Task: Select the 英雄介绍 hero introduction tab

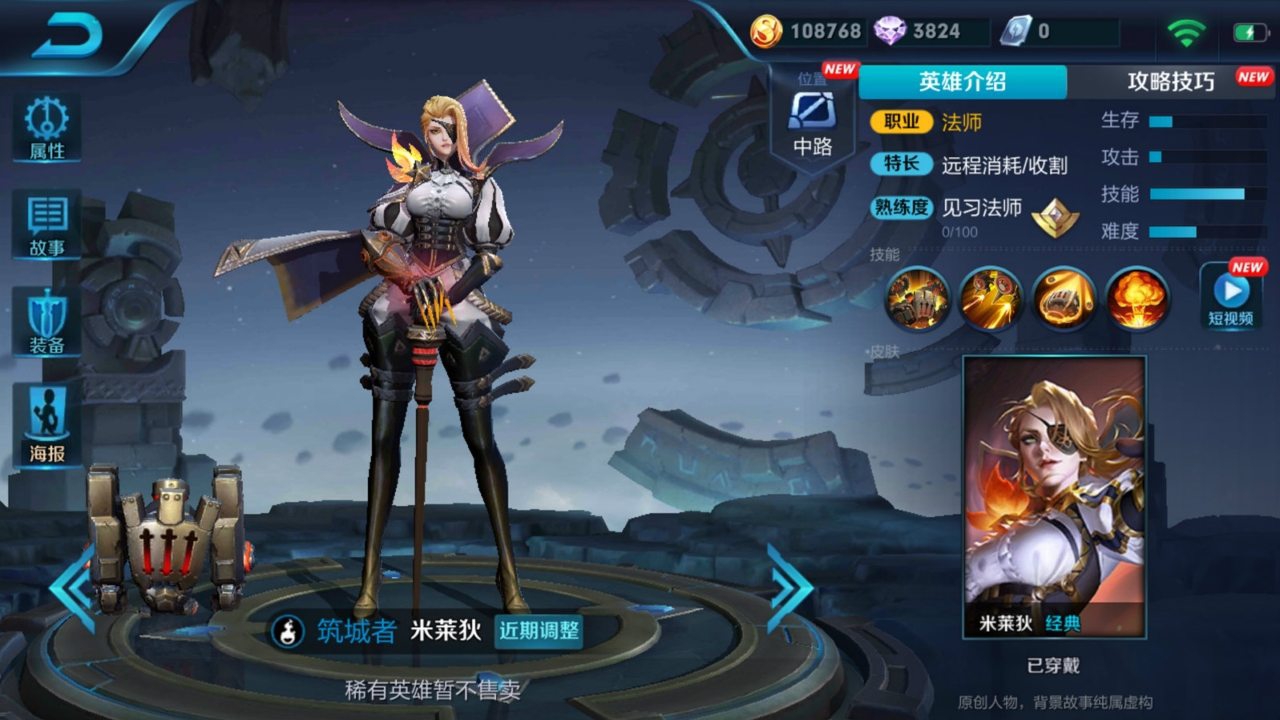Action: click(962, 82)
